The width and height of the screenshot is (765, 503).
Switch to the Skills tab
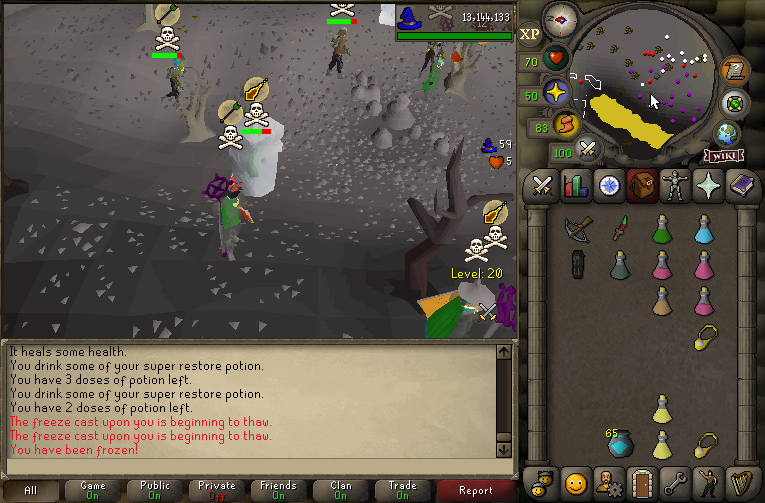(575, 186)
